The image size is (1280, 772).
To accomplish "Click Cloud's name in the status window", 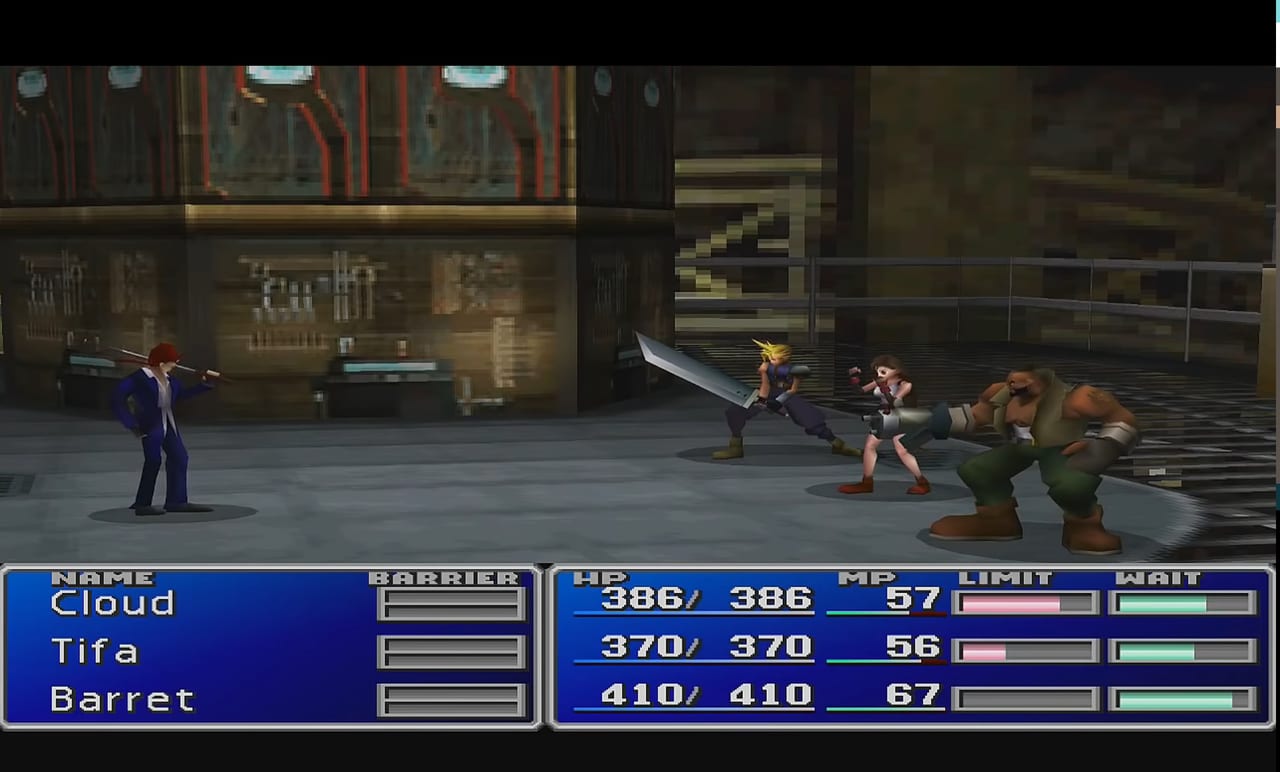I will [x=113, y=603].
